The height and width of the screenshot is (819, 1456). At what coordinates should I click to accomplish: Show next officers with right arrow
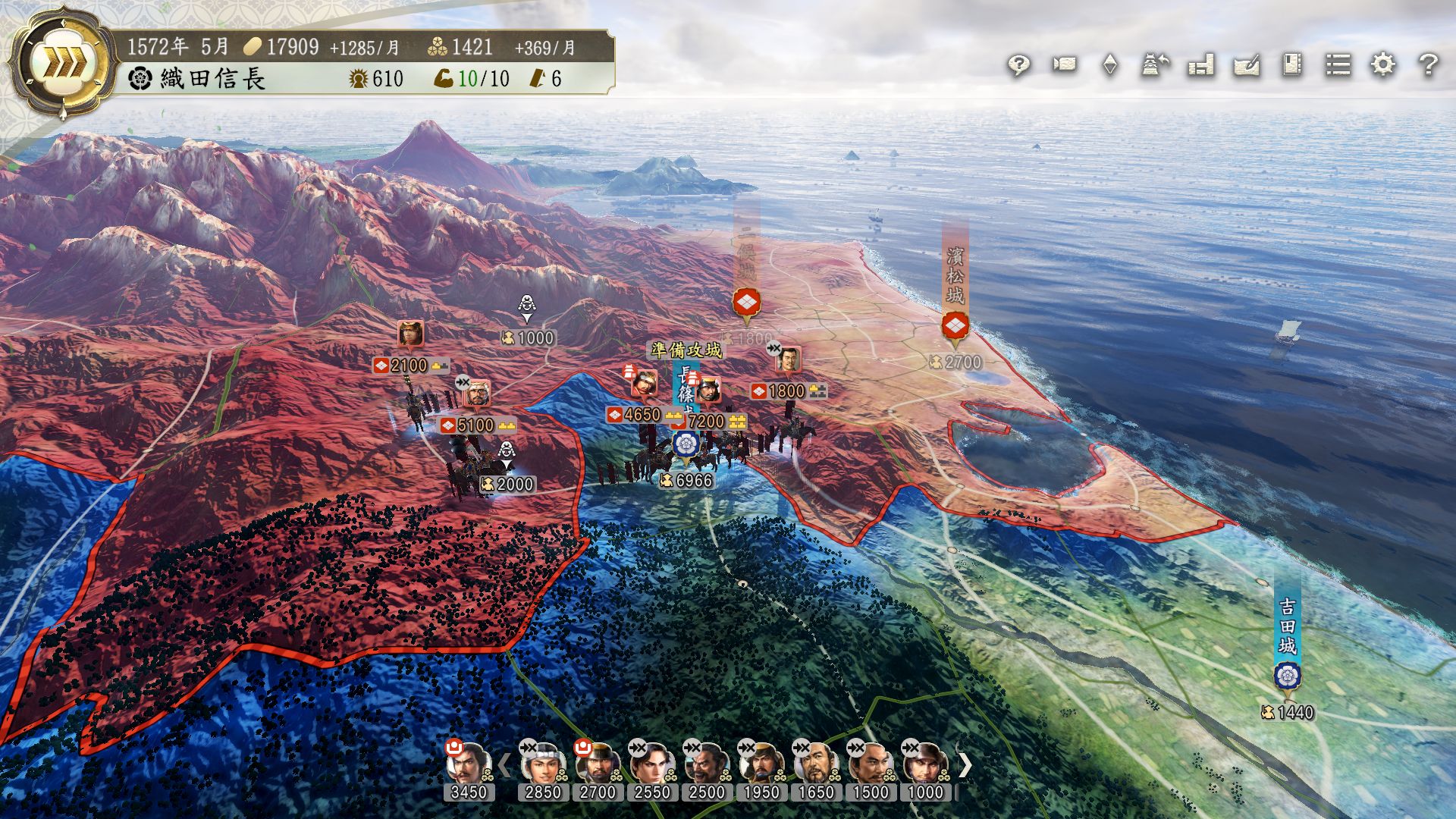pos(965,765)
